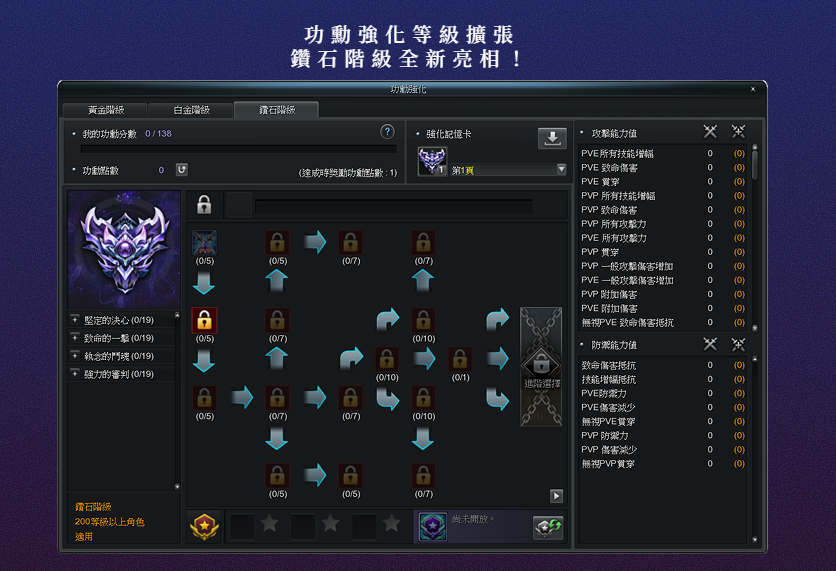Switch to the 白金階級 (Platinum tier) tab
Image resolution: width=836 pixels, height=571 pixels.
pos(191,110)
